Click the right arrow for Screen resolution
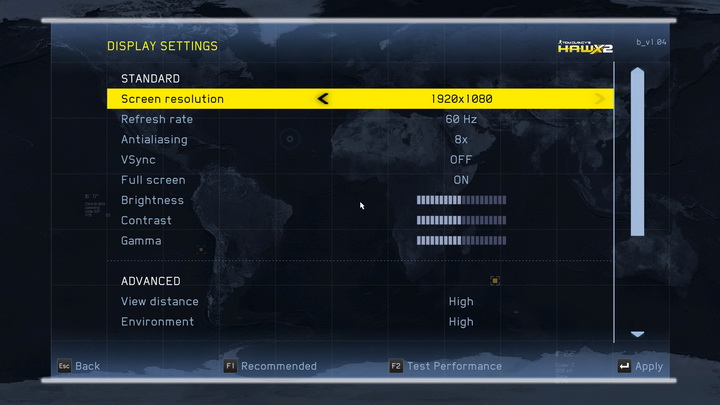 600,99
